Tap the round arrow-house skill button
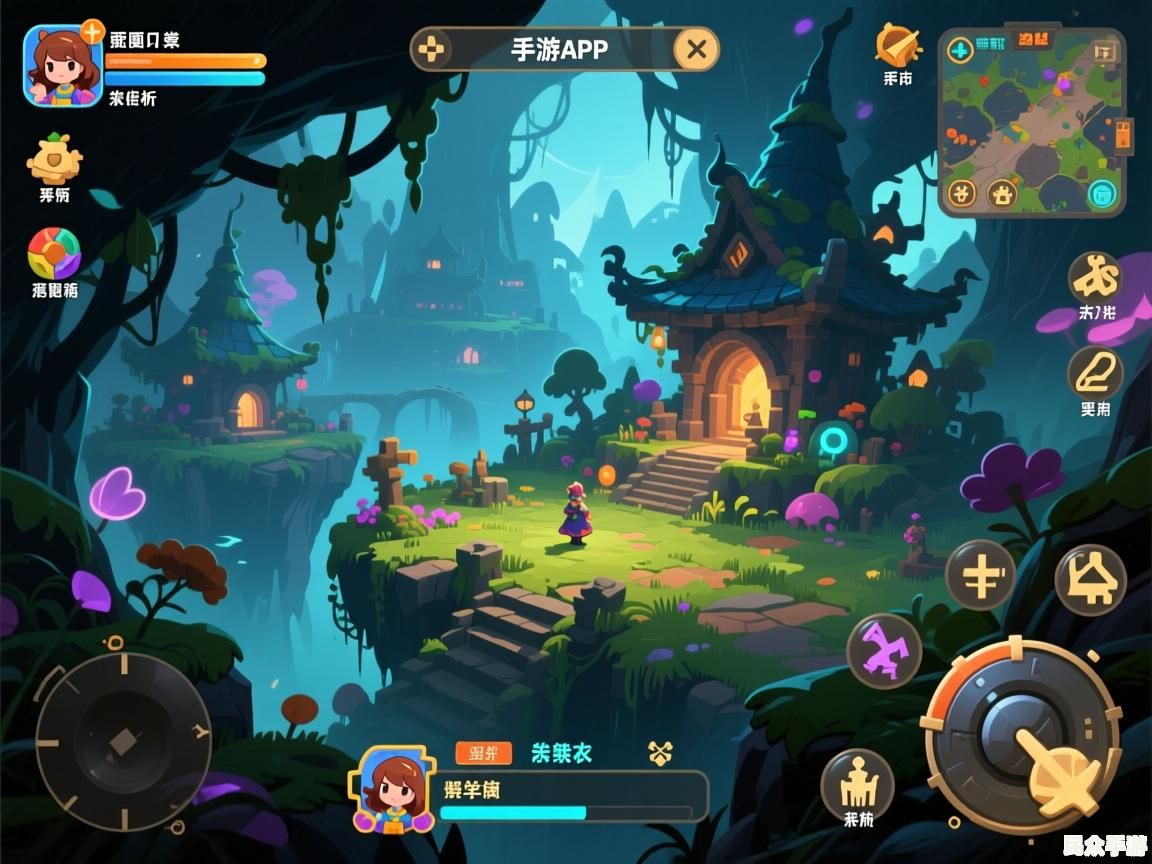1152x864 pixels. 1090,579
